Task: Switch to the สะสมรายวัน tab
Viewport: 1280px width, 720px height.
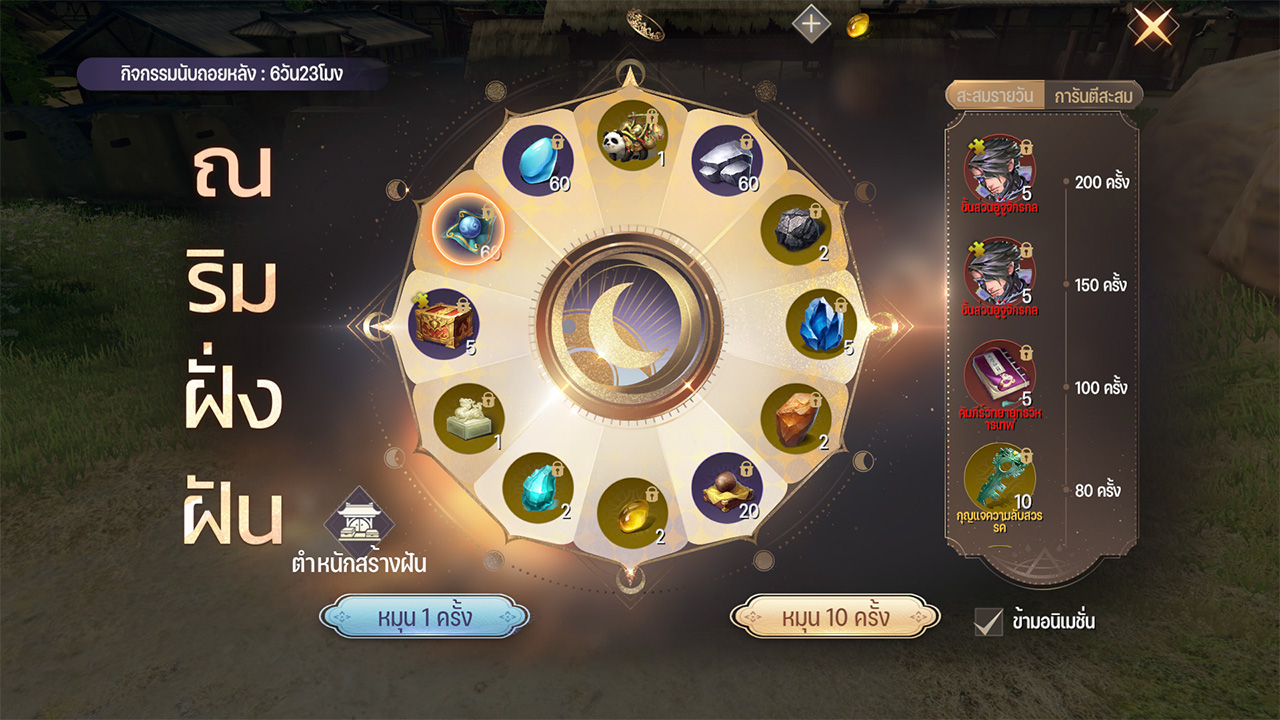Action: tap(994, 96)
